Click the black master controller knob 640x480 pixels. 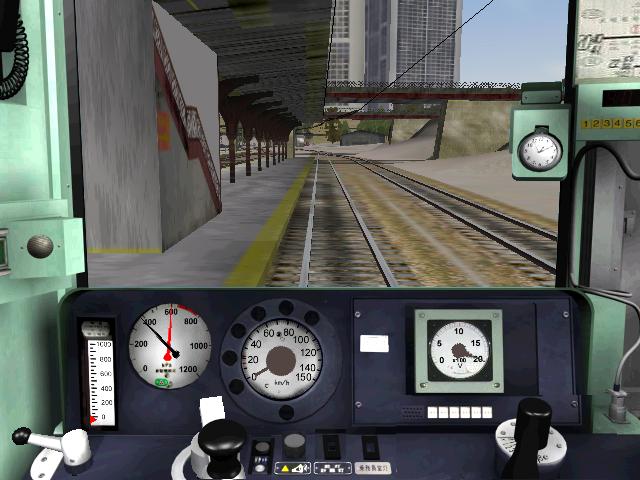coord(221,438)
